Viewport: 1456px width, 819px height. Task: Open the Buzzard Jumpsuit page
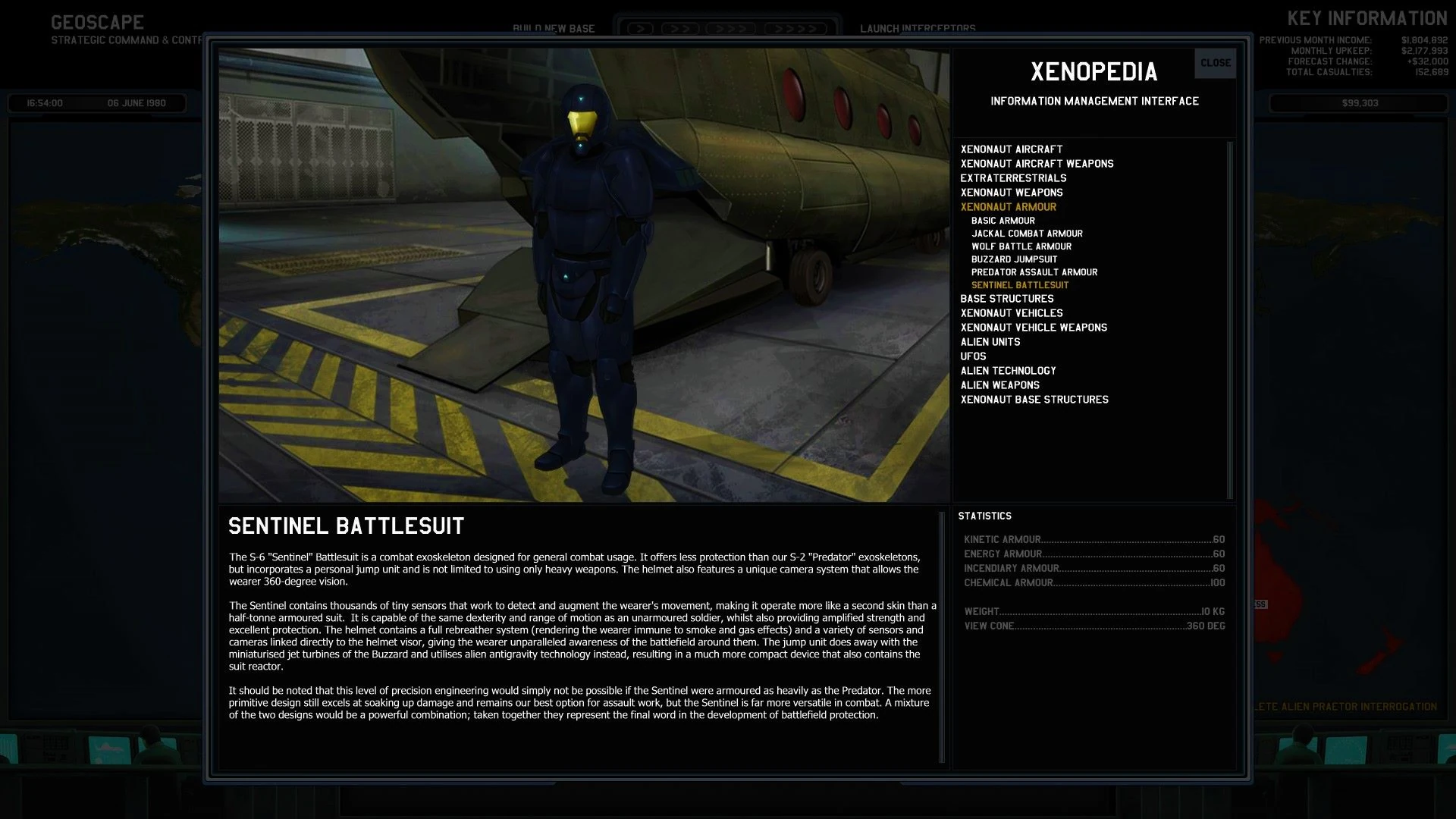point(1015,259)
